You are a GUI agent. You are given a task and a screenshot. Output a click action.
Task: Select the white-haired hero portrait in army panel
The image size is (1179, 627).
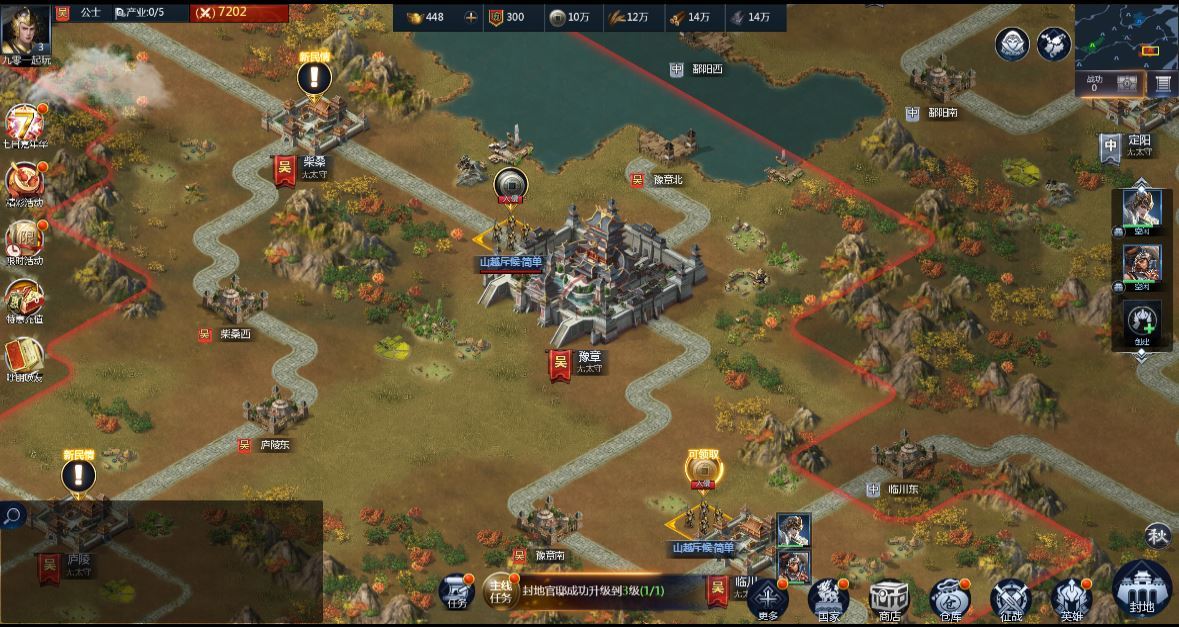click(1141, 208)
